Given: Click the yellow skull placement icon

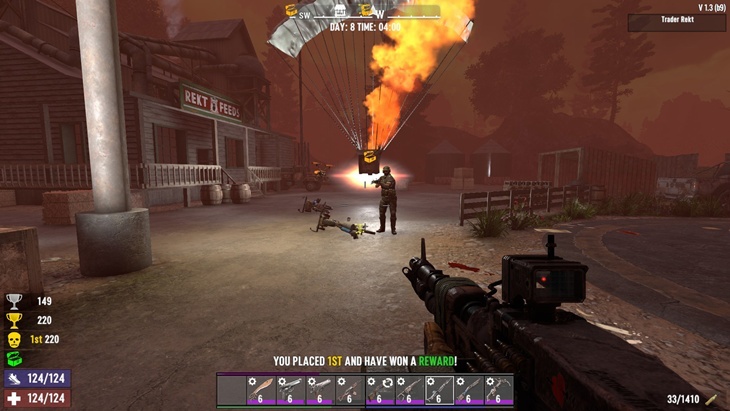Looking at the screenshot, I should point(14,340).
